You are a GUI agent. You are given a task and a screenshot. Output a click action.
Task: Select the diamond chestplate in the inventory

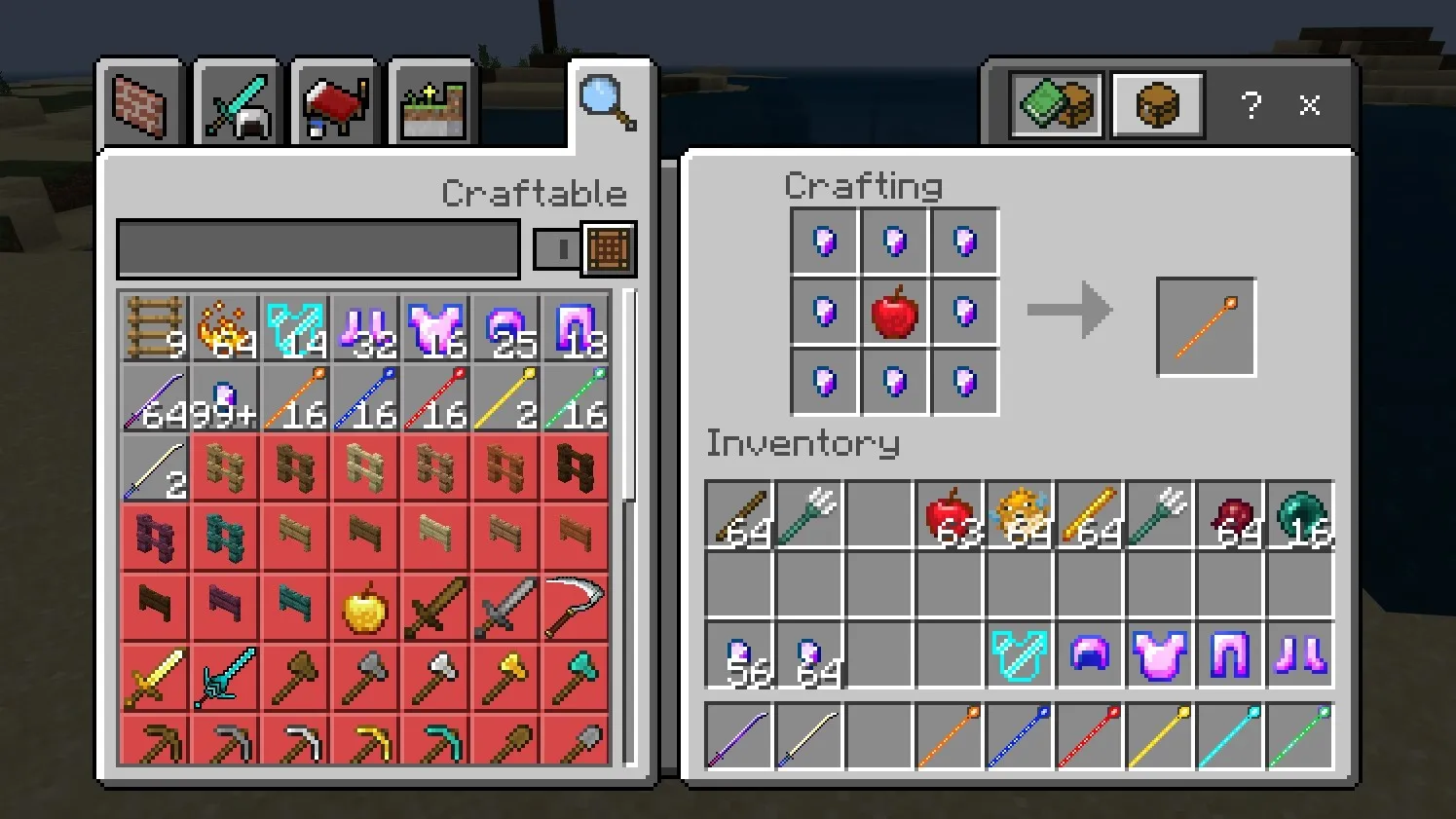point(1019,656)
